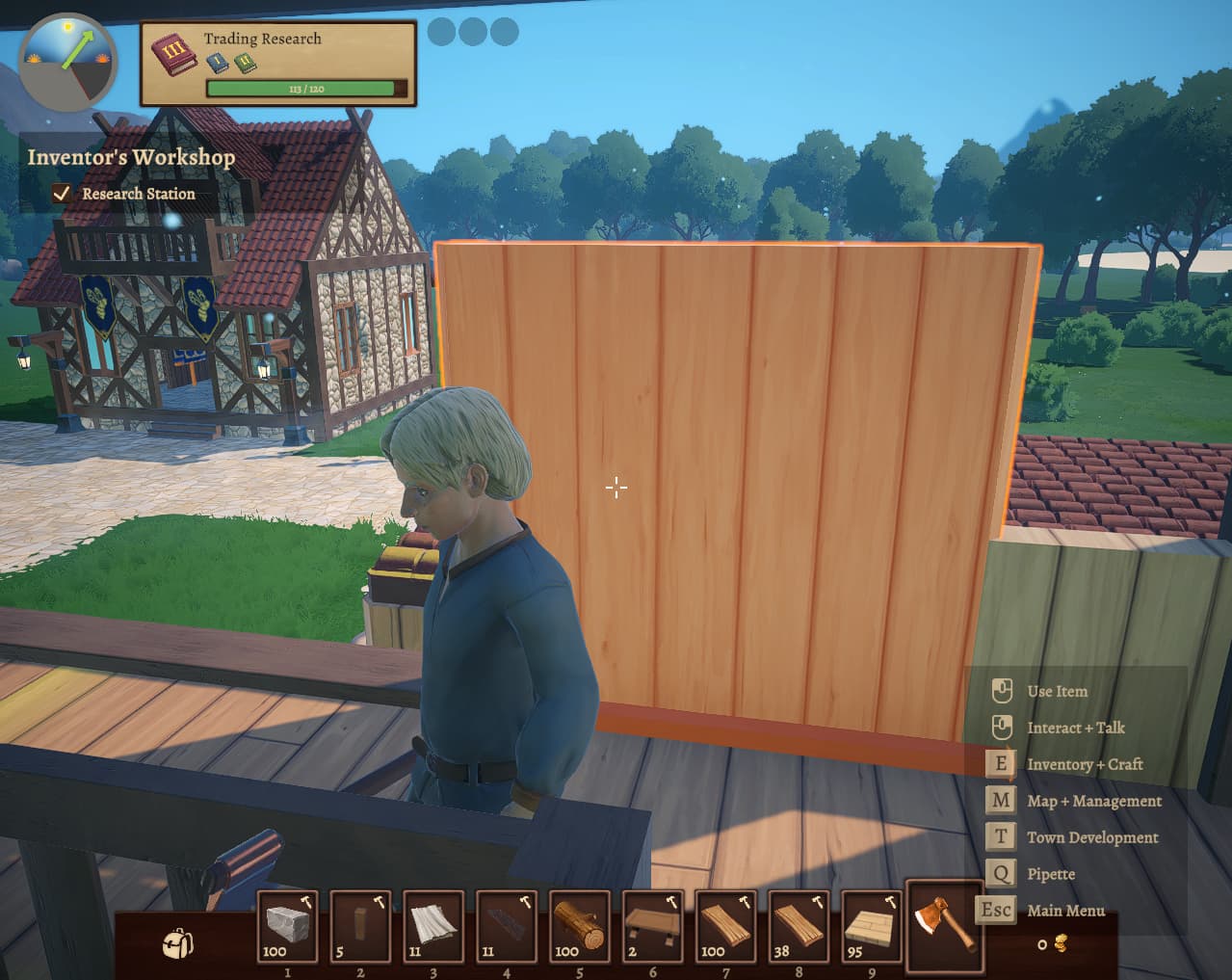Select the wooden bench slot

(653, 926)
